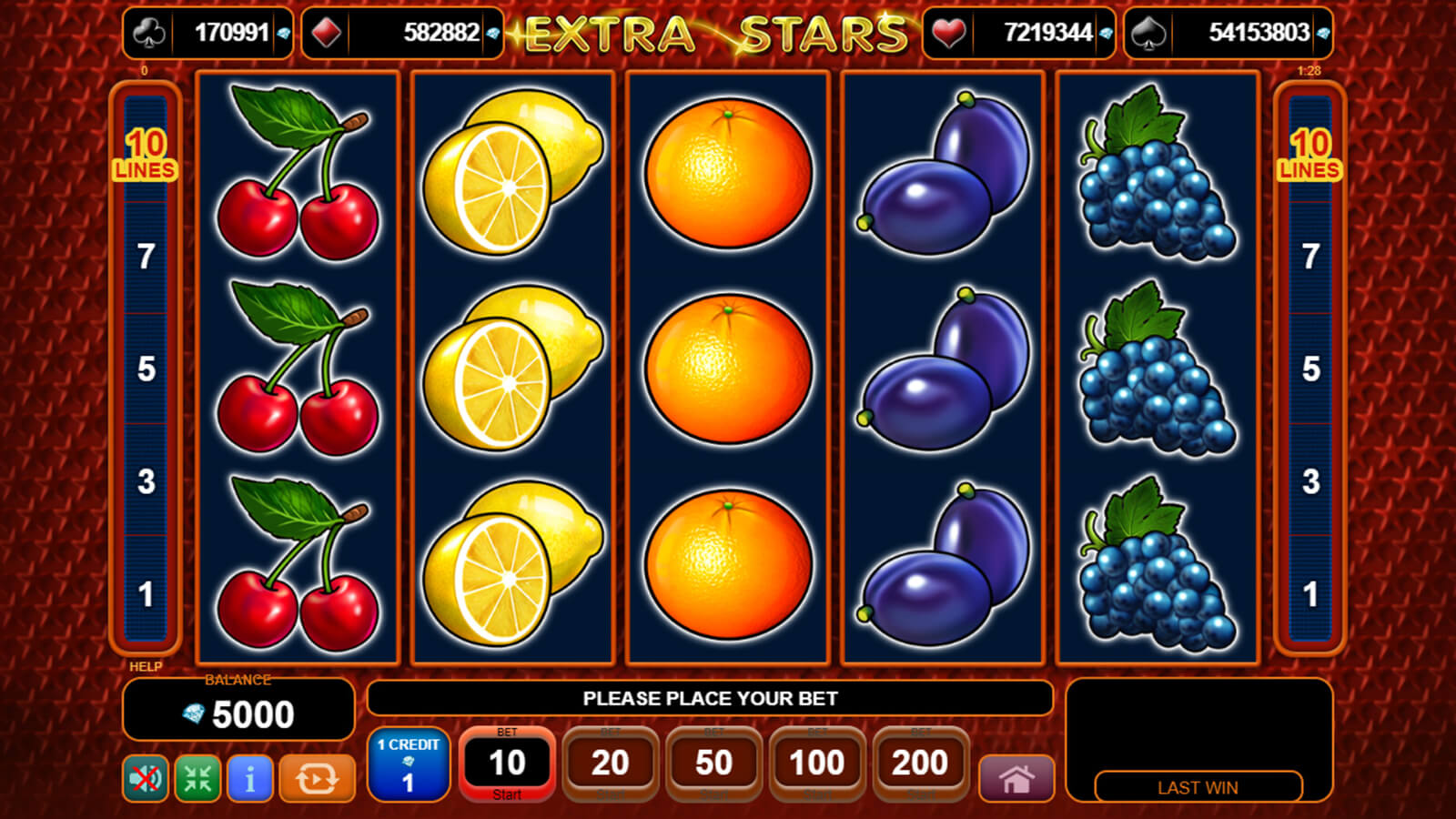Start a spin with bet 10
The width and height of the screenshot is (1456, 819).
point(507,763)
